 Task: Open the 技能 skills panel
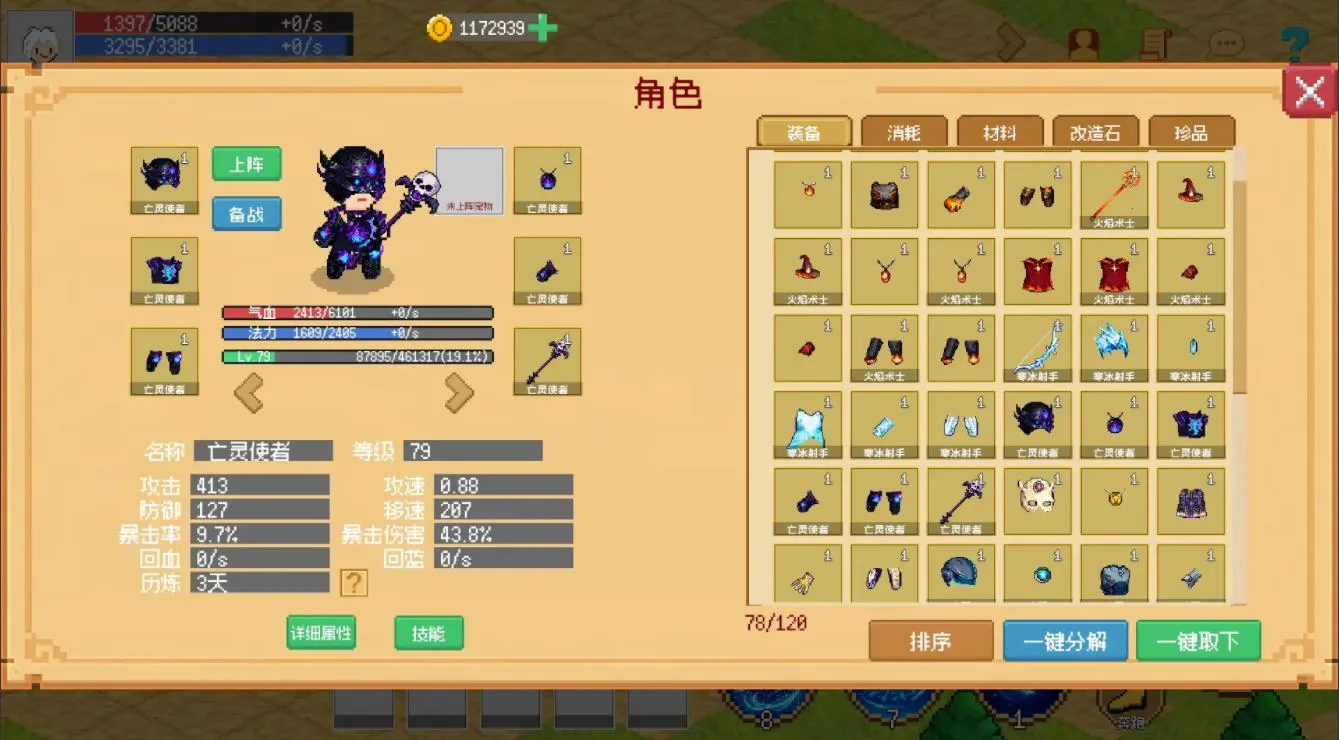(428, 634)
